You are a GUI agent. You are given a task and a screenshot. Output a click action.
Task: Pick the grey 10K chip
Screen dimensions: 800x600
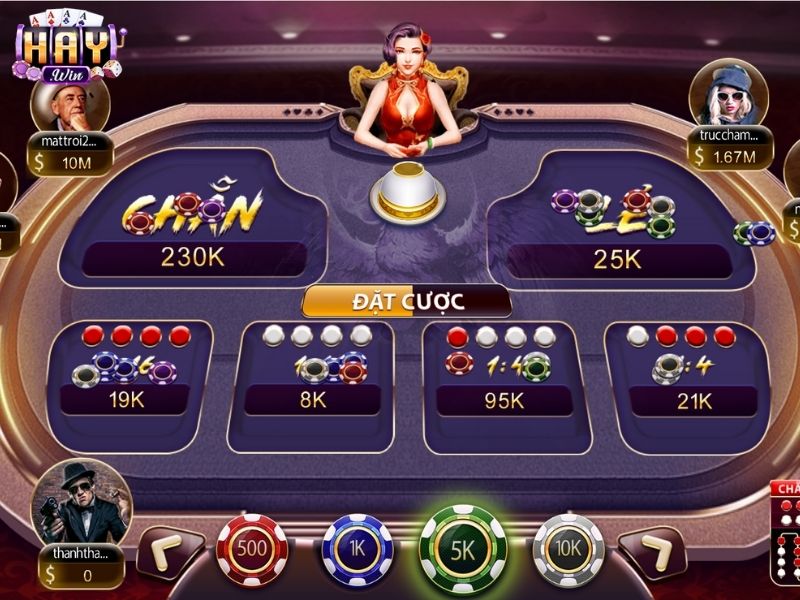pyautogui.click(x=568, y=548)
